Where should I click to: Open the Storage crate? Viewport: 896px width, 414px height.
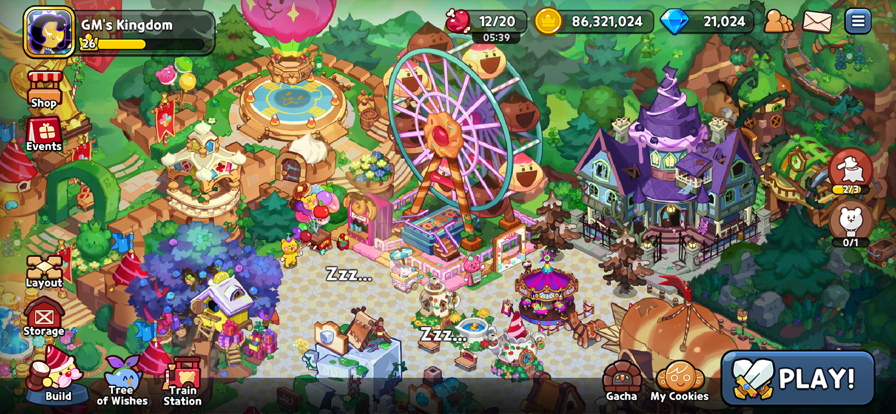(x=43, y=319)
